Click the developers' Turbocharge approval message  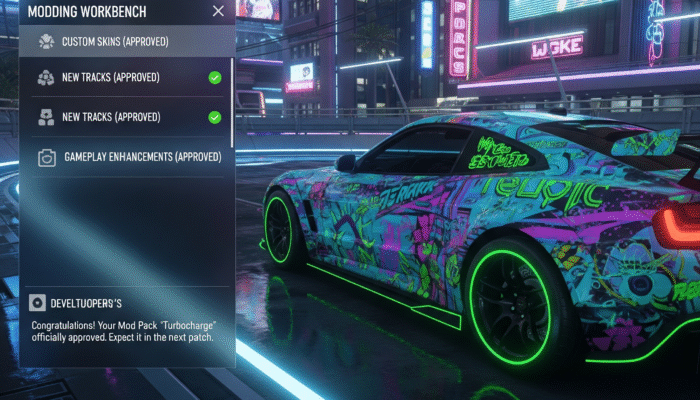tap(125, 332)
